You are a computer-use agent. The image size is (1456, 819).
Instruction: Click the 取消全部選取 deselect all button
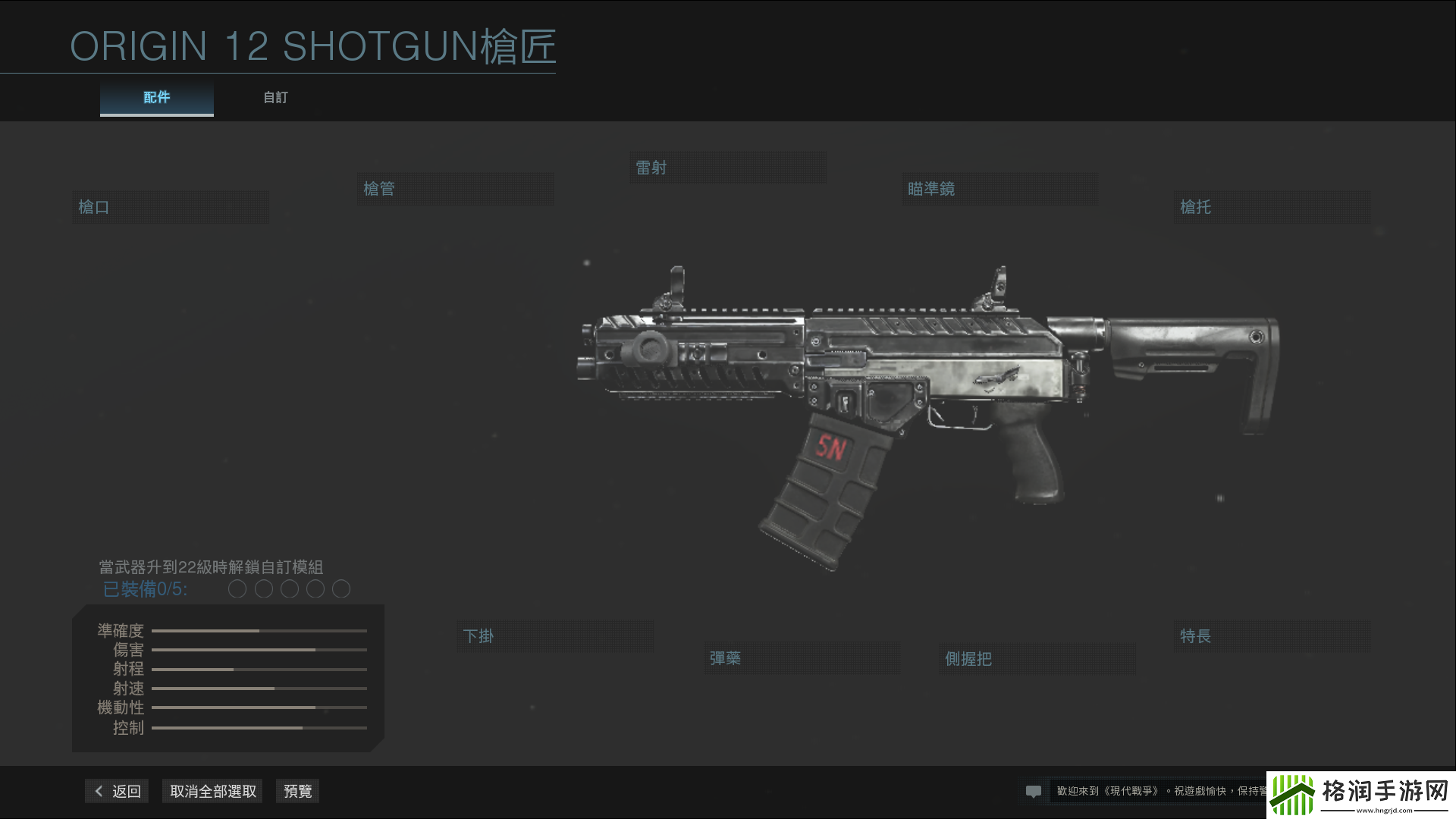coord(212,790)
